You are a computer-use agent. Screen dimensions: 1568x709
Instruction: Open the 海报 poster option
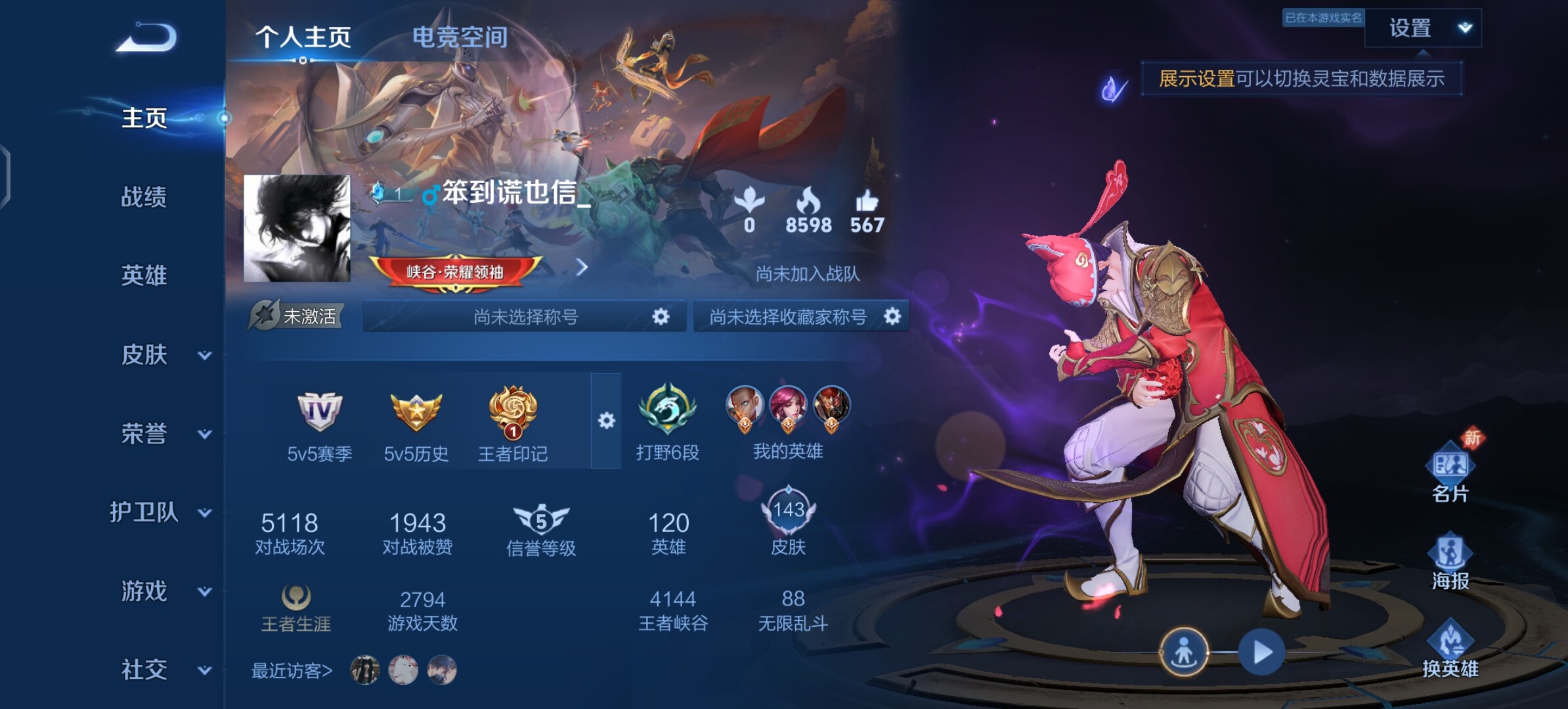(1450, 562)
